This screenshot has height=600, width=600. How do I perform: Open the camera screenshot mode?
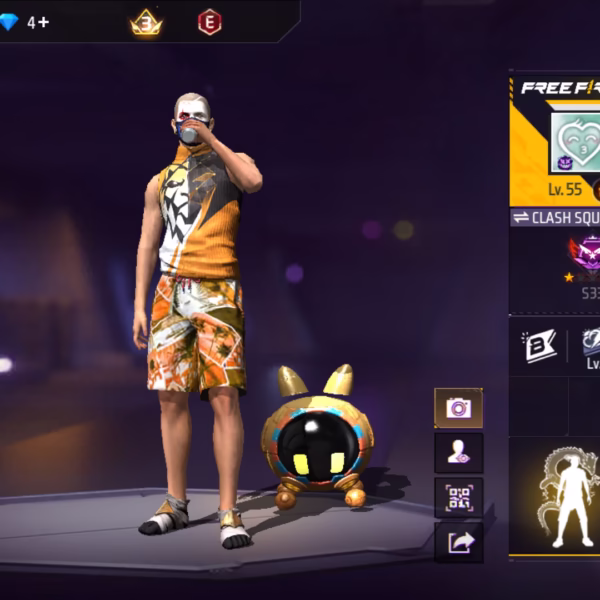point(458,407)
